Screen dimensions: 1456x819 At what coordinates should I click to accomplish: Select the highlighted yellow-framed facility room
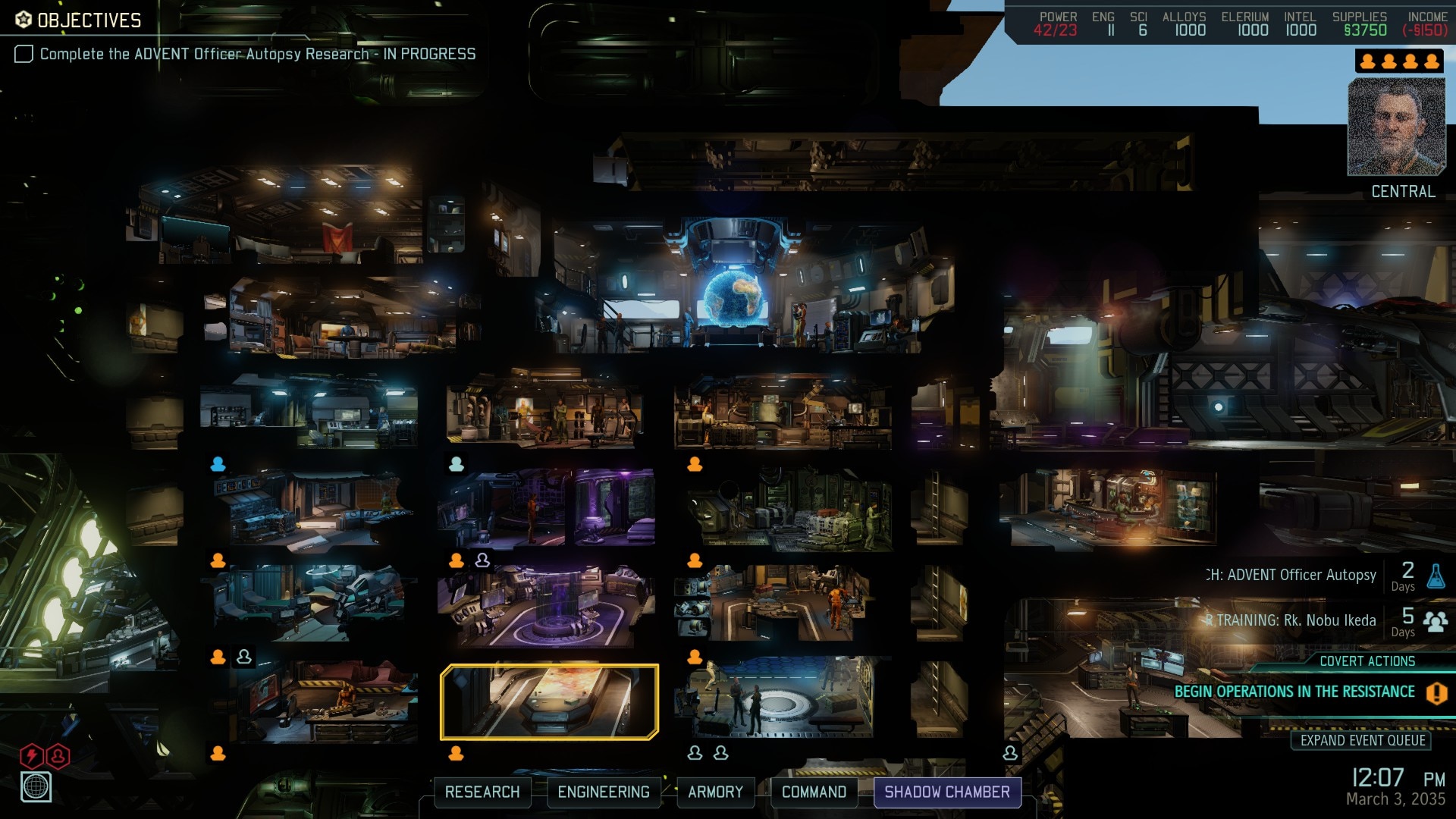tap(549, 701)
